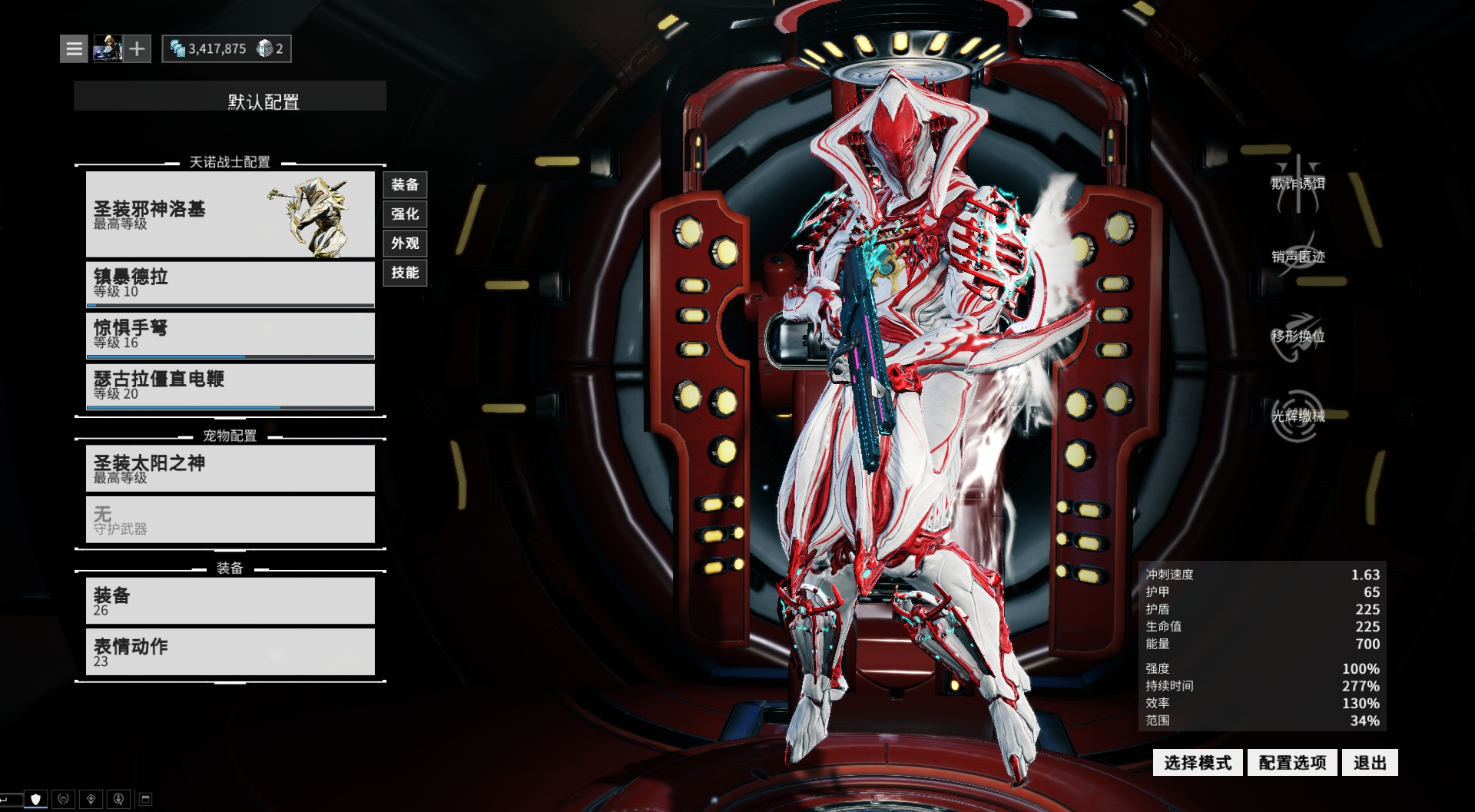1475x812 pixels.
Task: Choose the 圣装邪神洛基 warframe slot
Action: [x=230, y=214]
